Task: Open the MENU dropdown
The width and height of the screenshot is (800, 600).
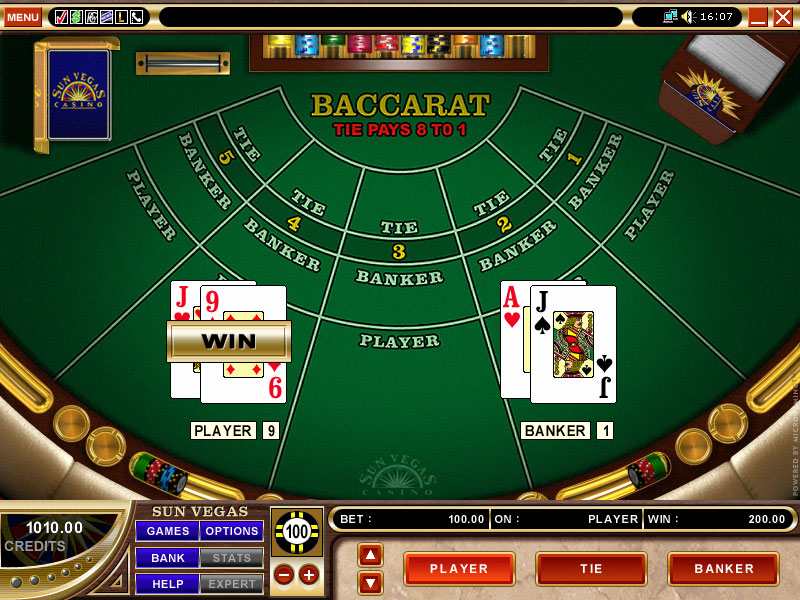Action: (x=22, y=16)
